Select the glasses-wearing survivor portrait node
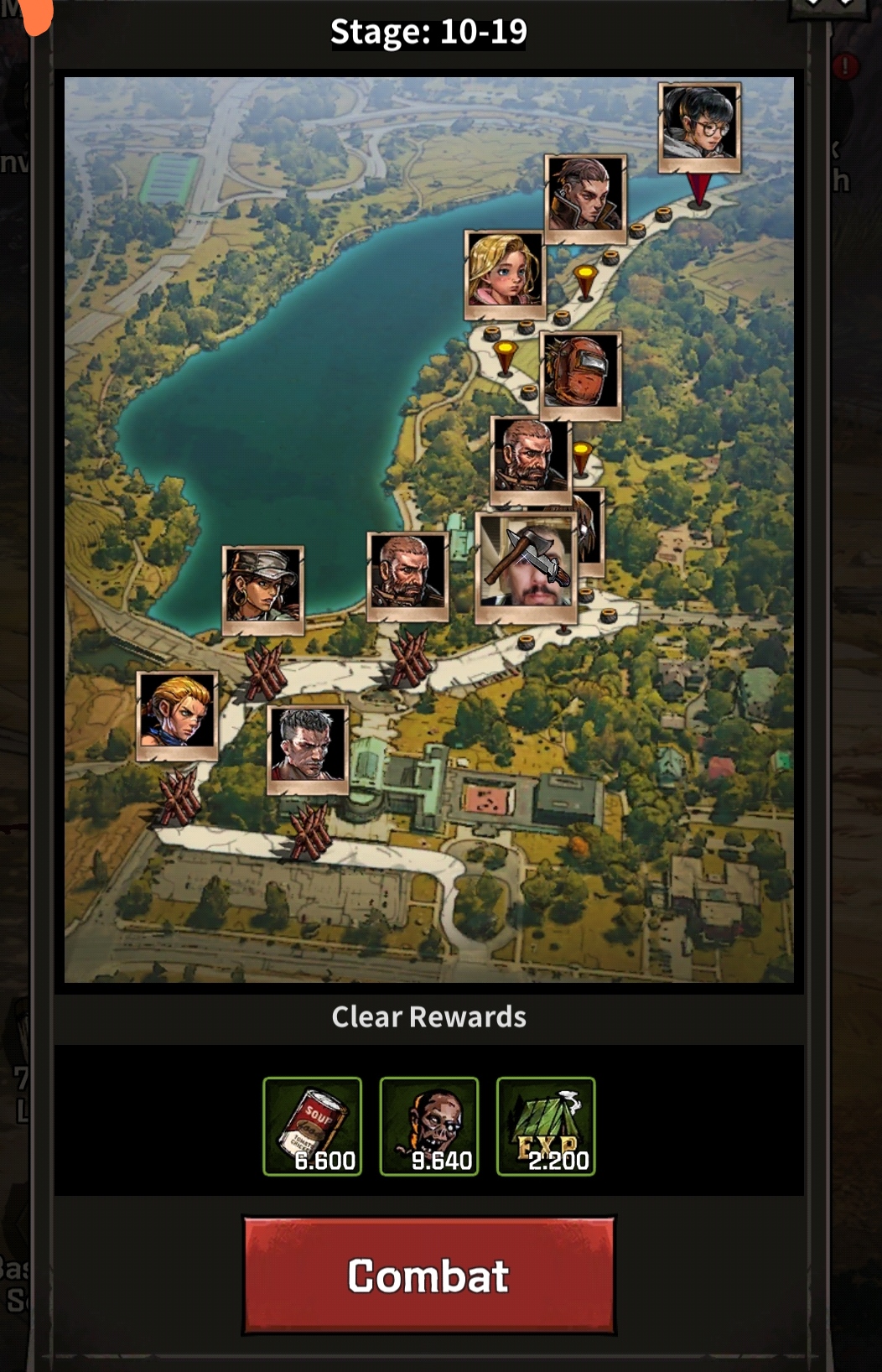Screen dimensions: 882x1372 tap(699, 126)
